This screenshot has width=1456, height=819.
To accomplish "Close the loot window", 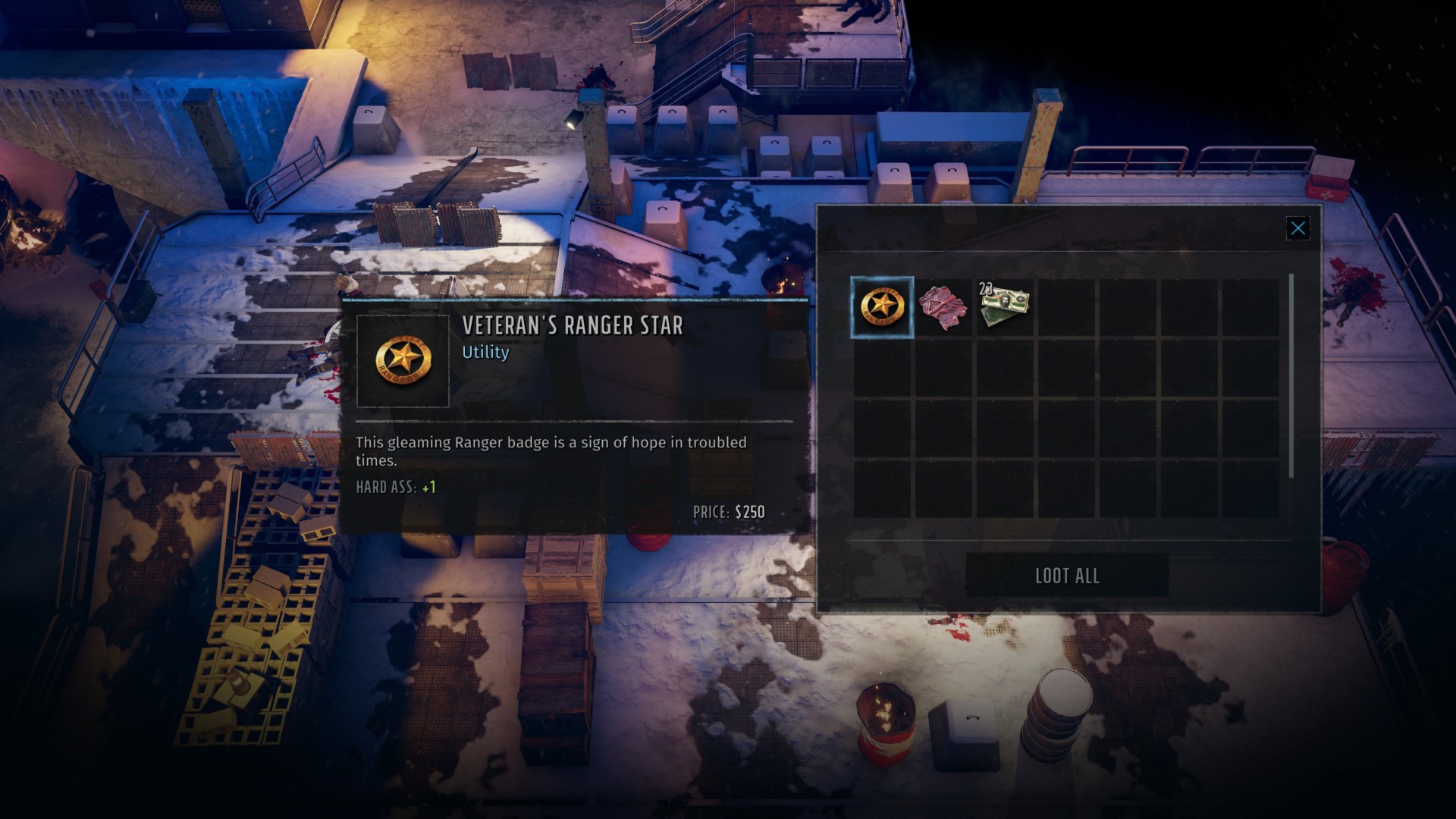I will click(1298, 228).
